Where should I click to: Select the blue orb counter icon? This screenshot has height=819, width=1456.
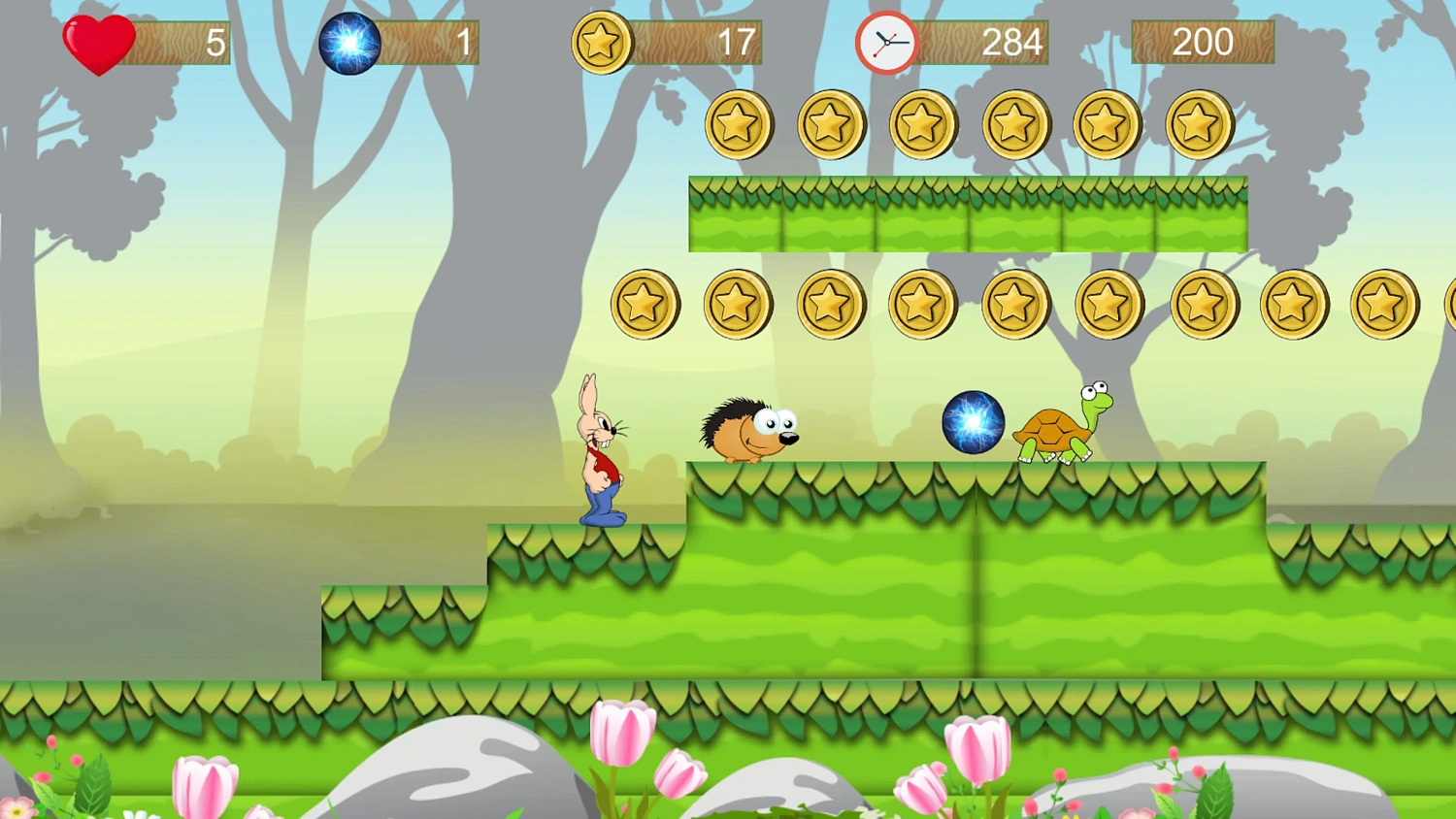[348, 41]
